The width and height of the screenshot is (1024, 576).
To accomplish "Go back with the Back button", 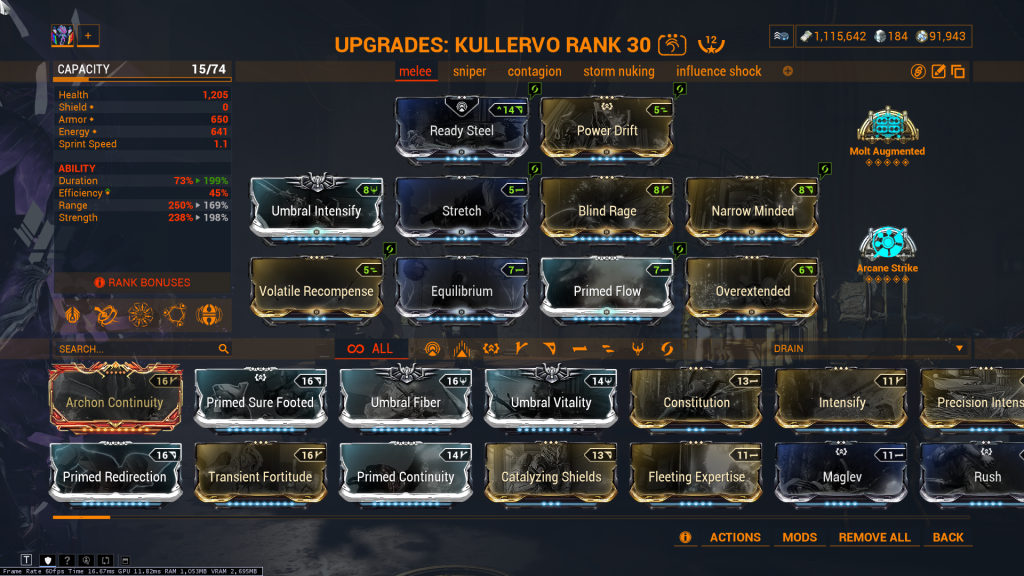I will (948, 537).
